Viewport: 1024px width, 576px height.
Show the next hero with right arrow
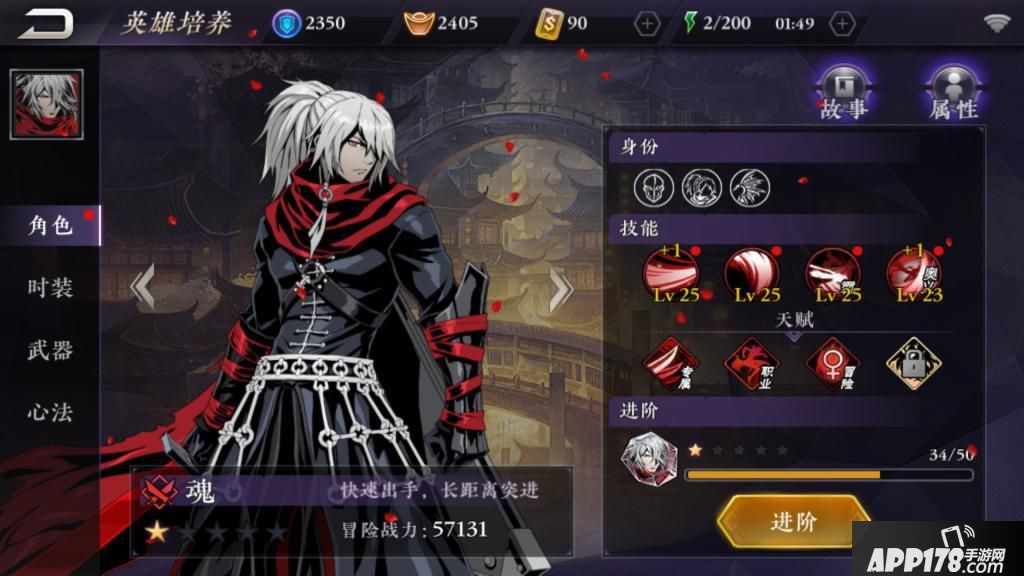560,288
